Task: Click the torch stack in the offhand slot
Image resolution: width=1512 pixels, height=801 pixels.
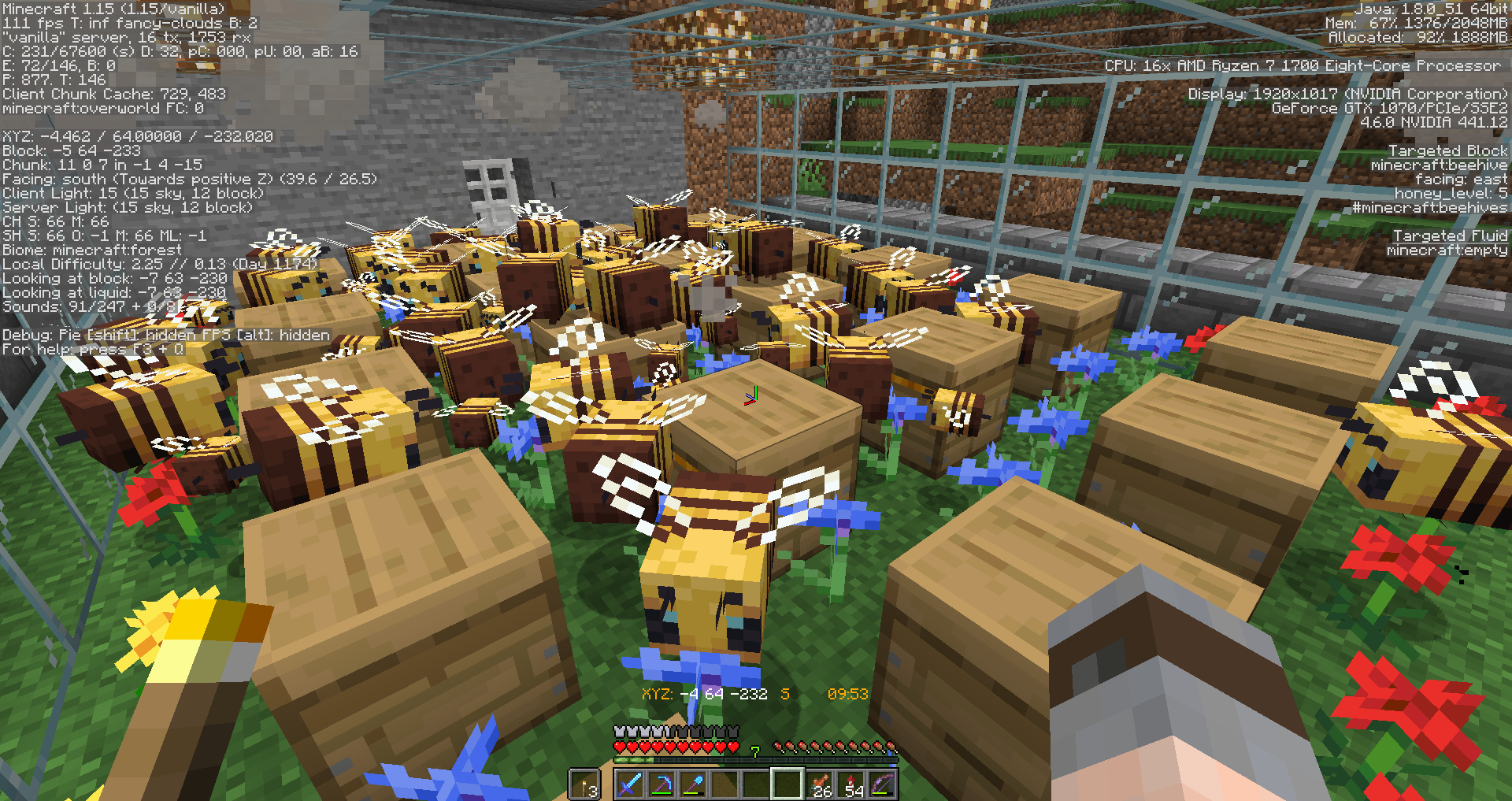Action: pos(584,785)
